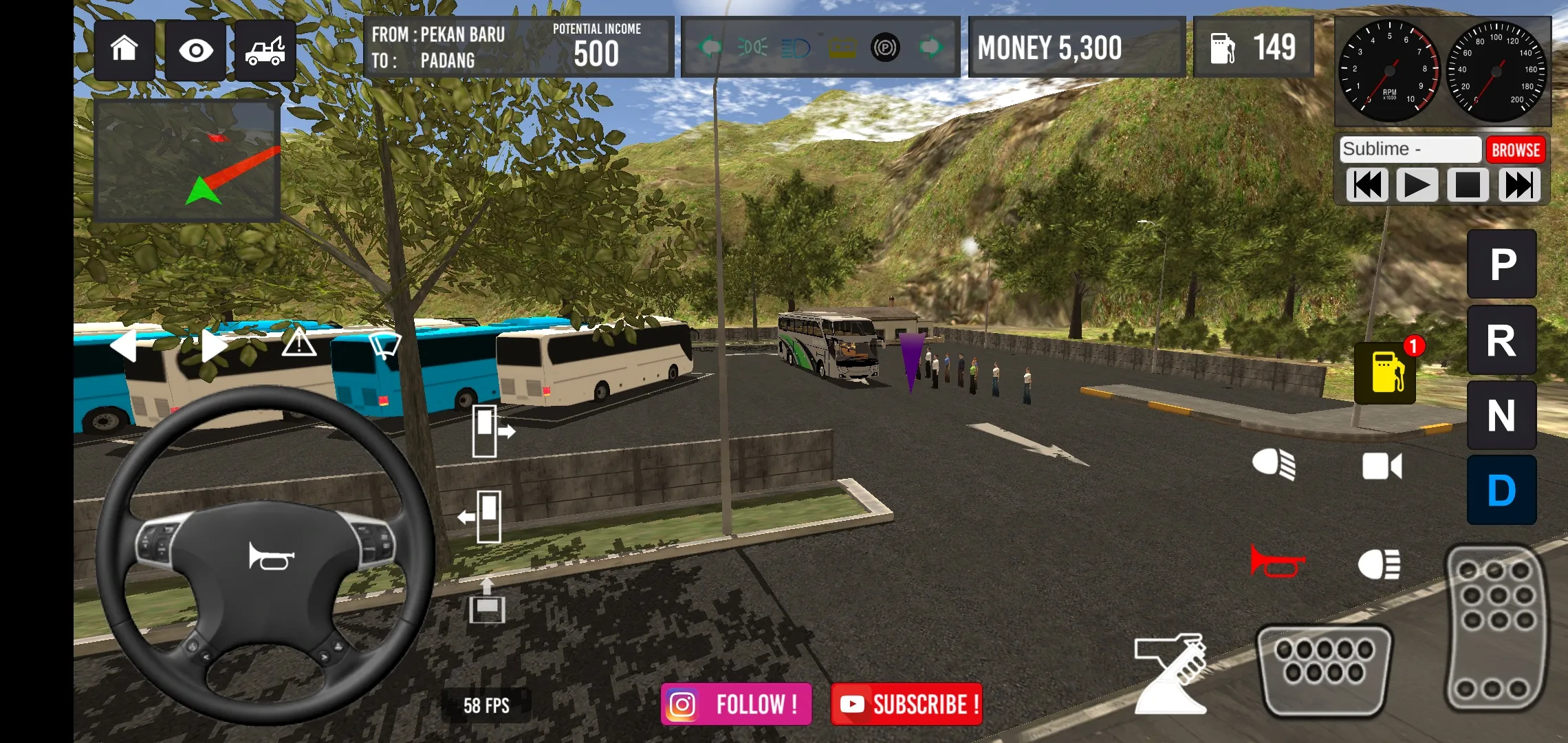The height and width of the screenshot is (743, 1568).
Task: Open the music track Browse selector
Action: point(1516,149)
